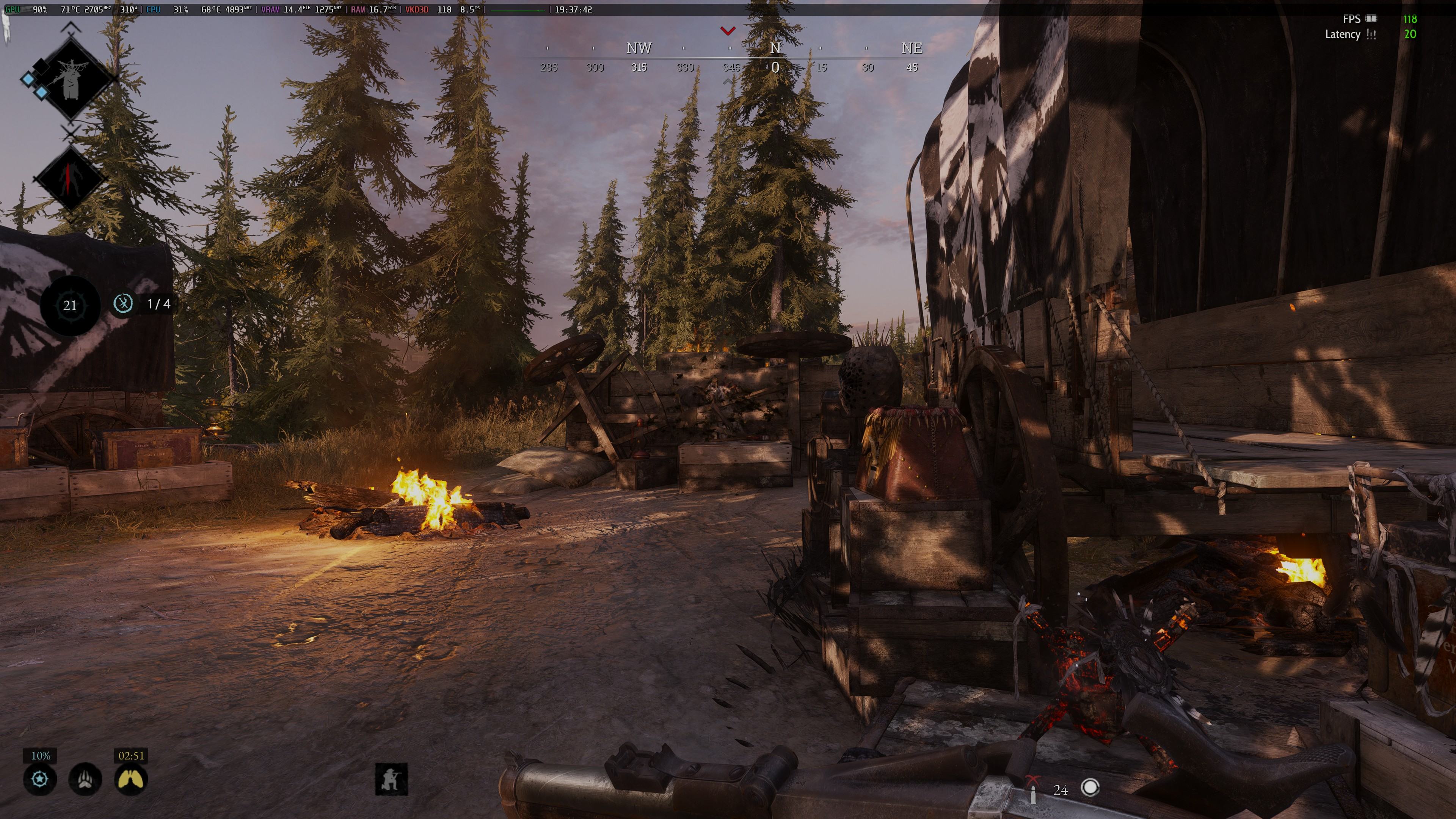
Task: Select the circular badge showing 21
Action: click(x=70, y=306)
